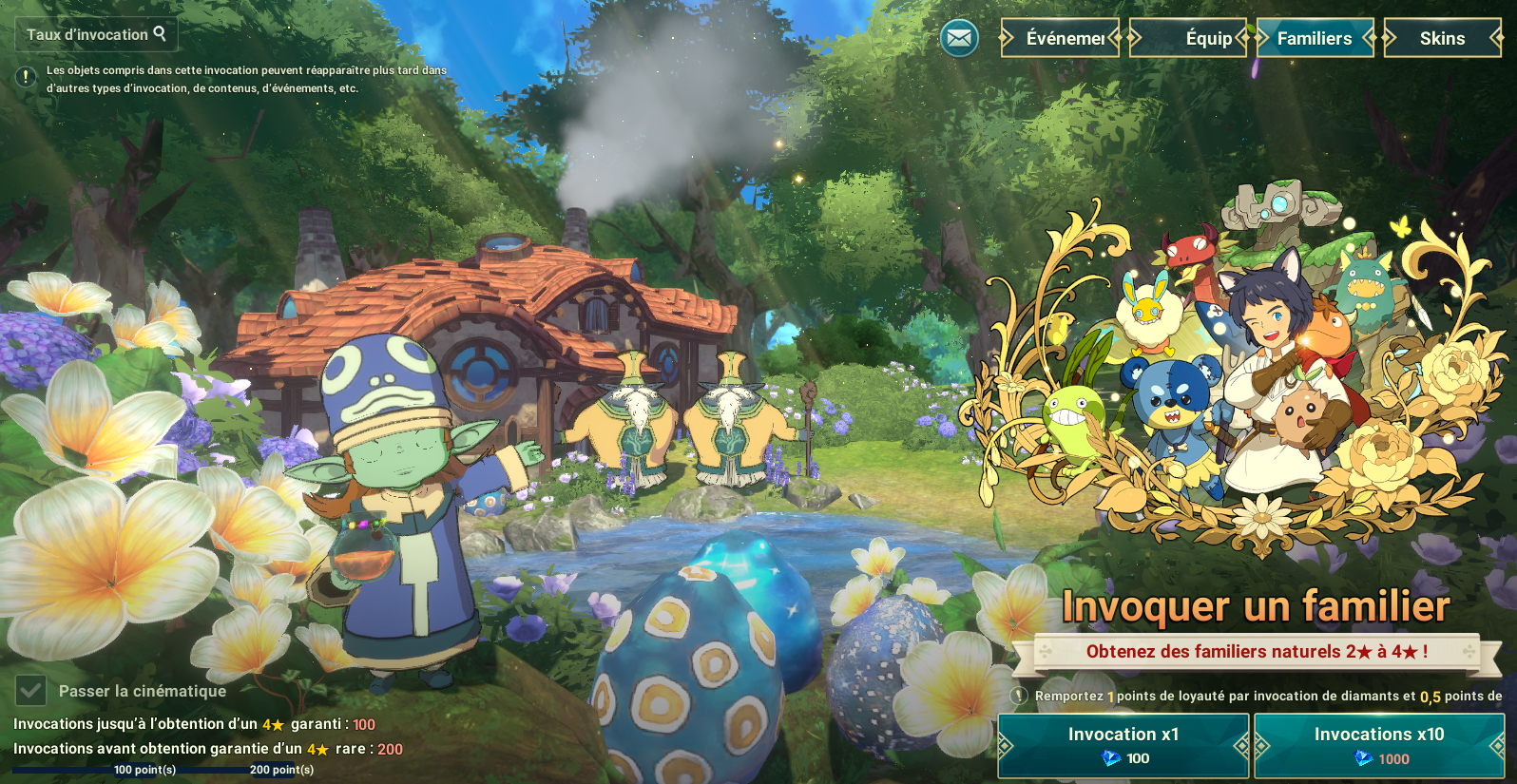Click the diamond icon on Invocation x1
The height and width of the screenshot is (784, 1517).
(x=1108, y=758)
